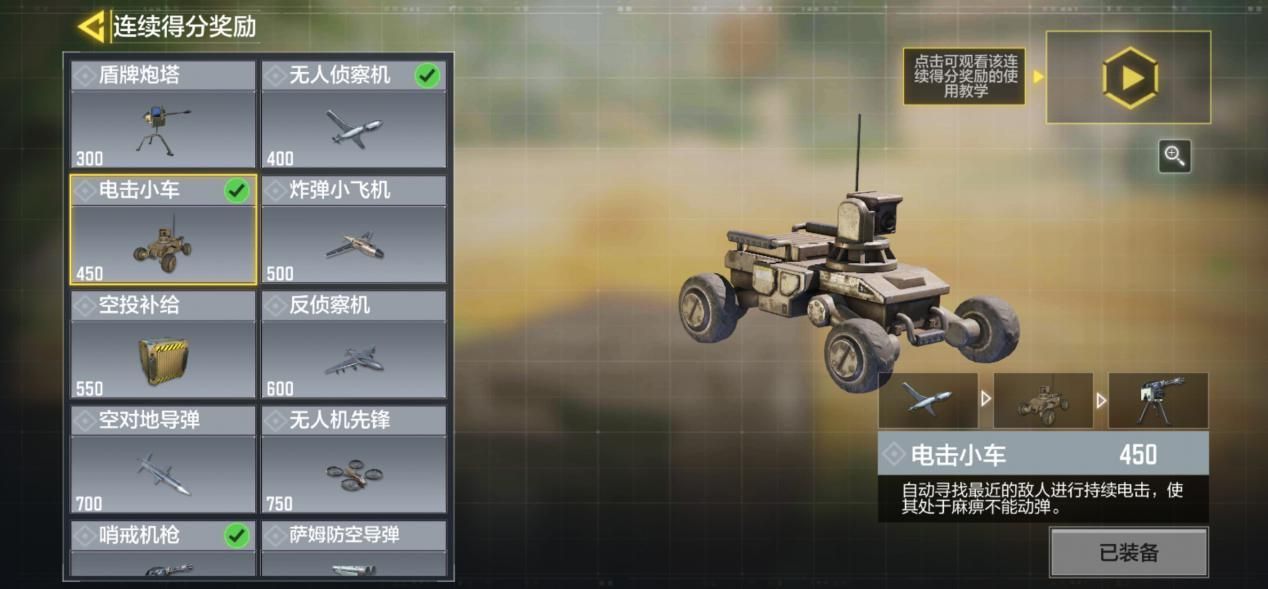Choose the 反侦察机 scorestreak tile
1268x589 pixels.
(354, 345)
